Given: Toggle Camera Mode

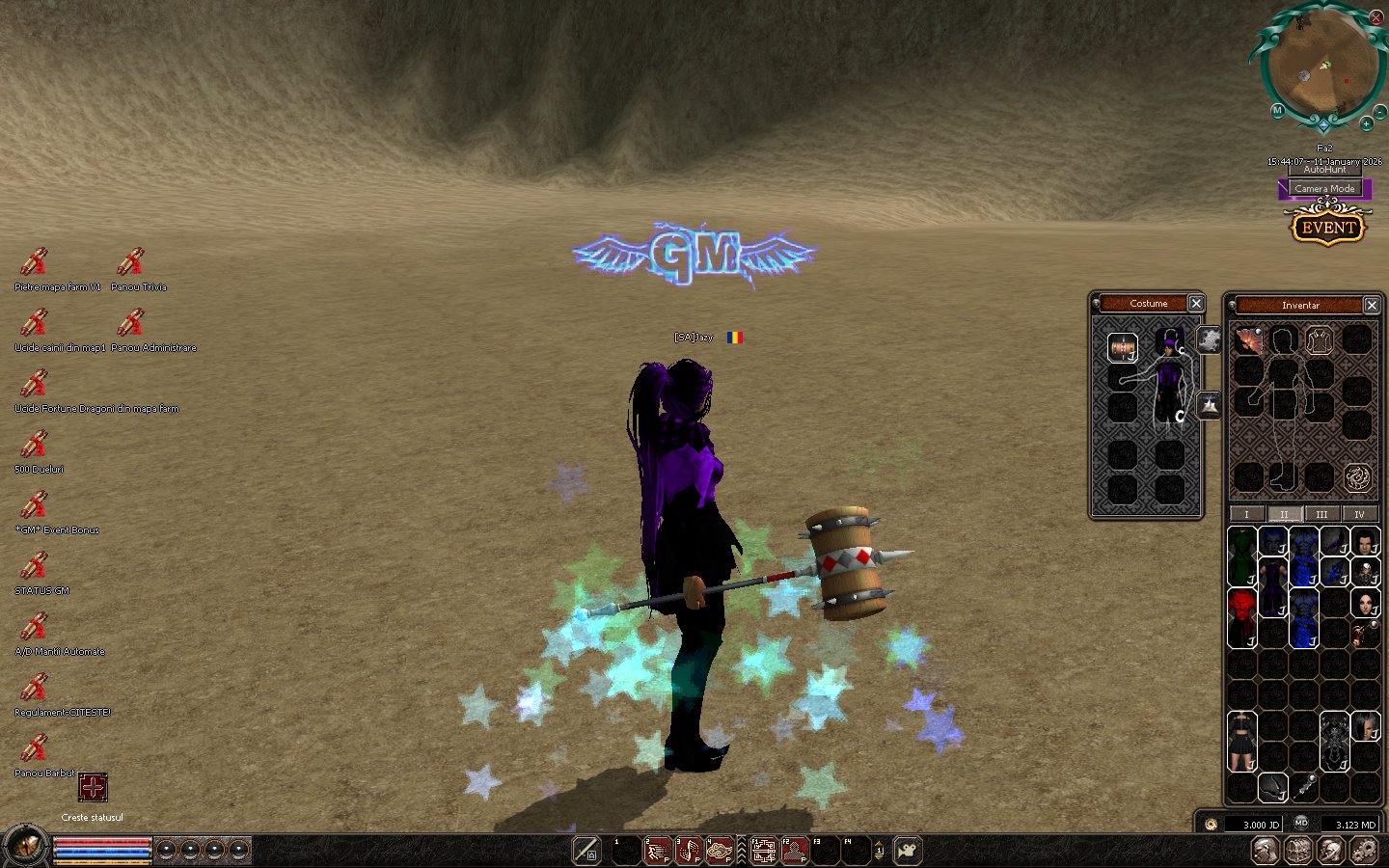Looking at the screenshot, I should coord(1324,189).
